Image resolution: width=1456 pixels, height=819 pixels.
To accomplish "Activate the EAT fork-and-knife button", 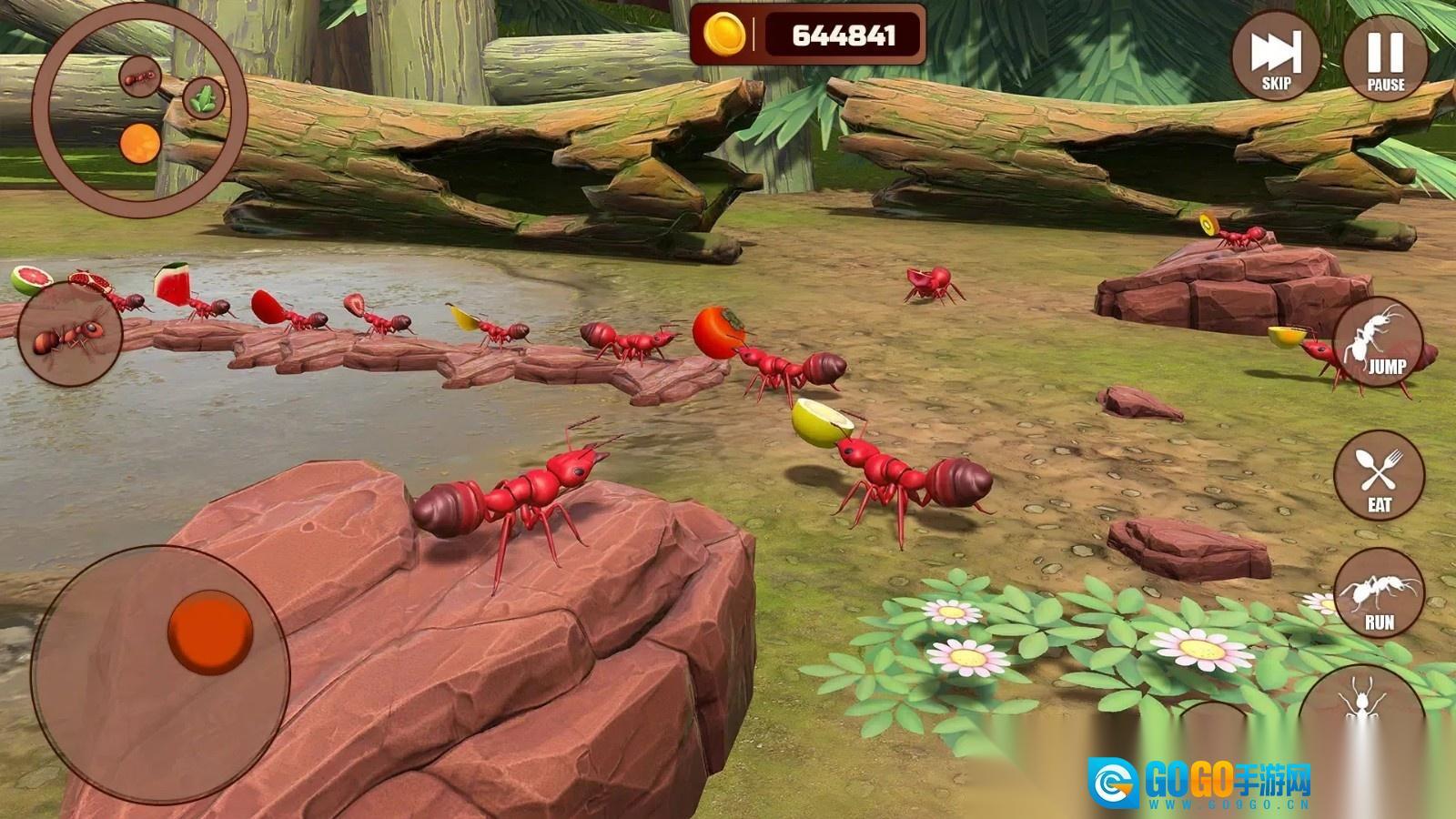I will [1379, 476].
